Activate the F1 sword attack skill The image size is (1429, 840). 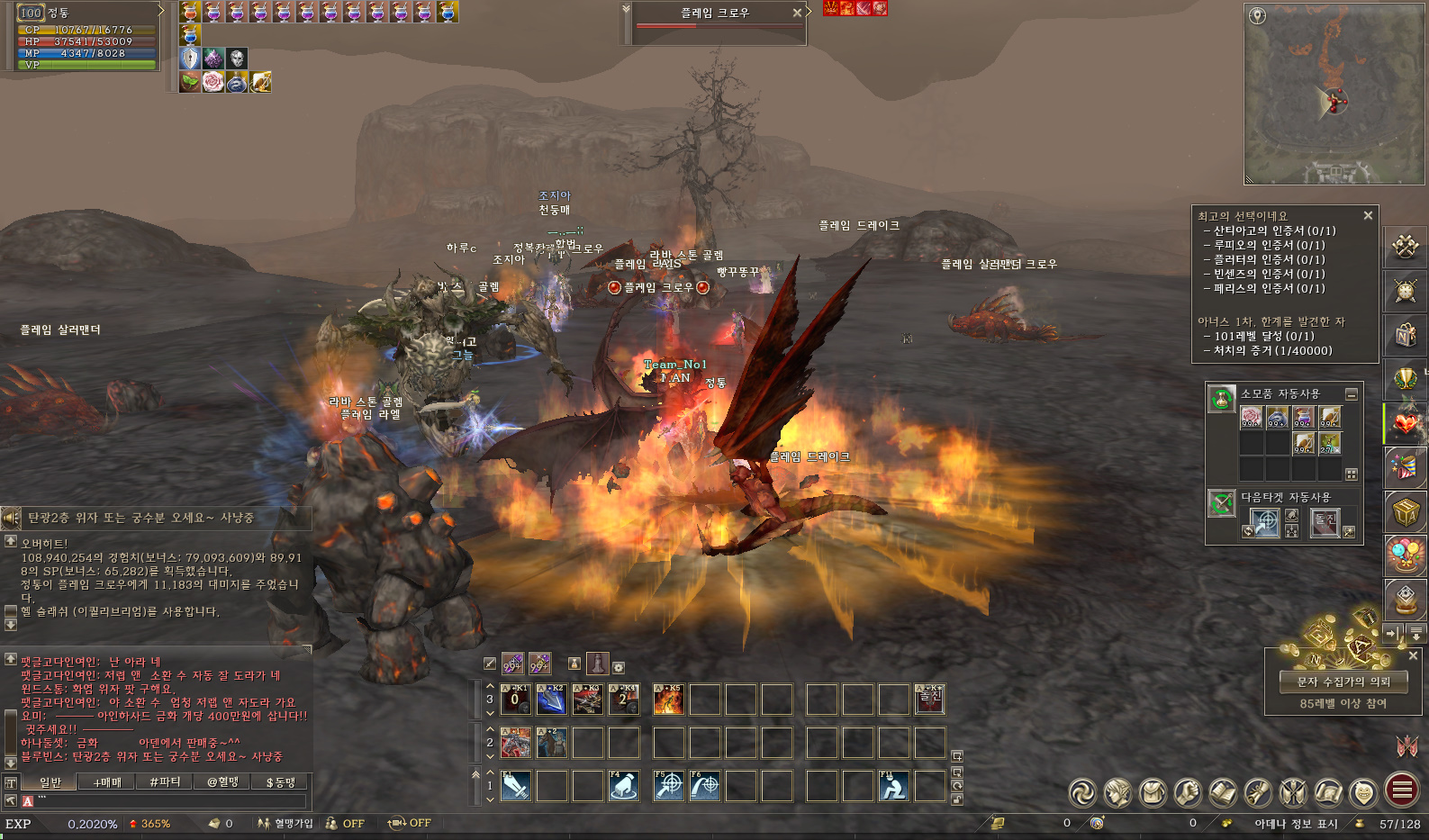(516, 786)
